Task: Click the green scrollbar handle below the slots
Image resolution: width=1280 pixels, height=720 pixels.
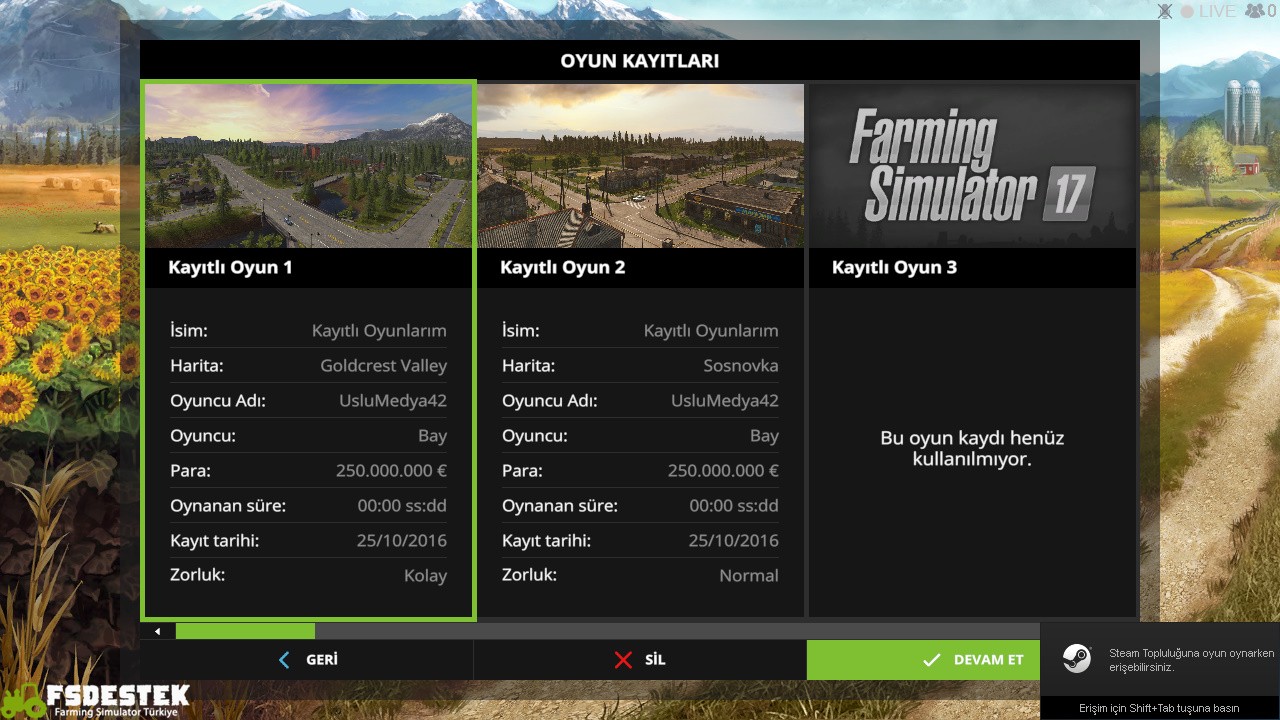Action: (x=245, y=631)
